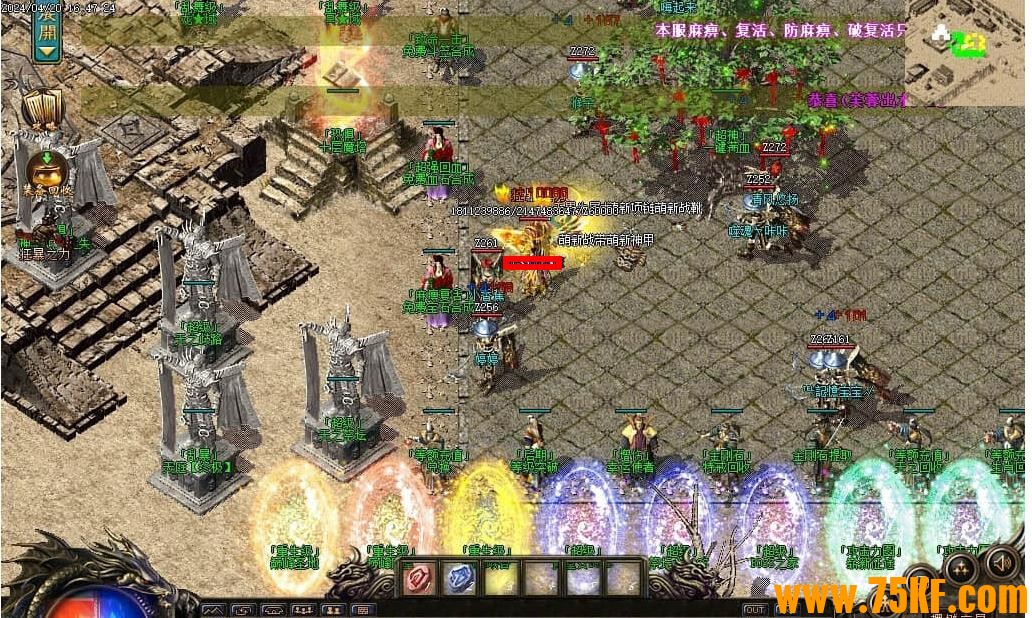
Task: Open the 攻略 guide book icon
Action: pyautogui.click(x=42, y=107)
